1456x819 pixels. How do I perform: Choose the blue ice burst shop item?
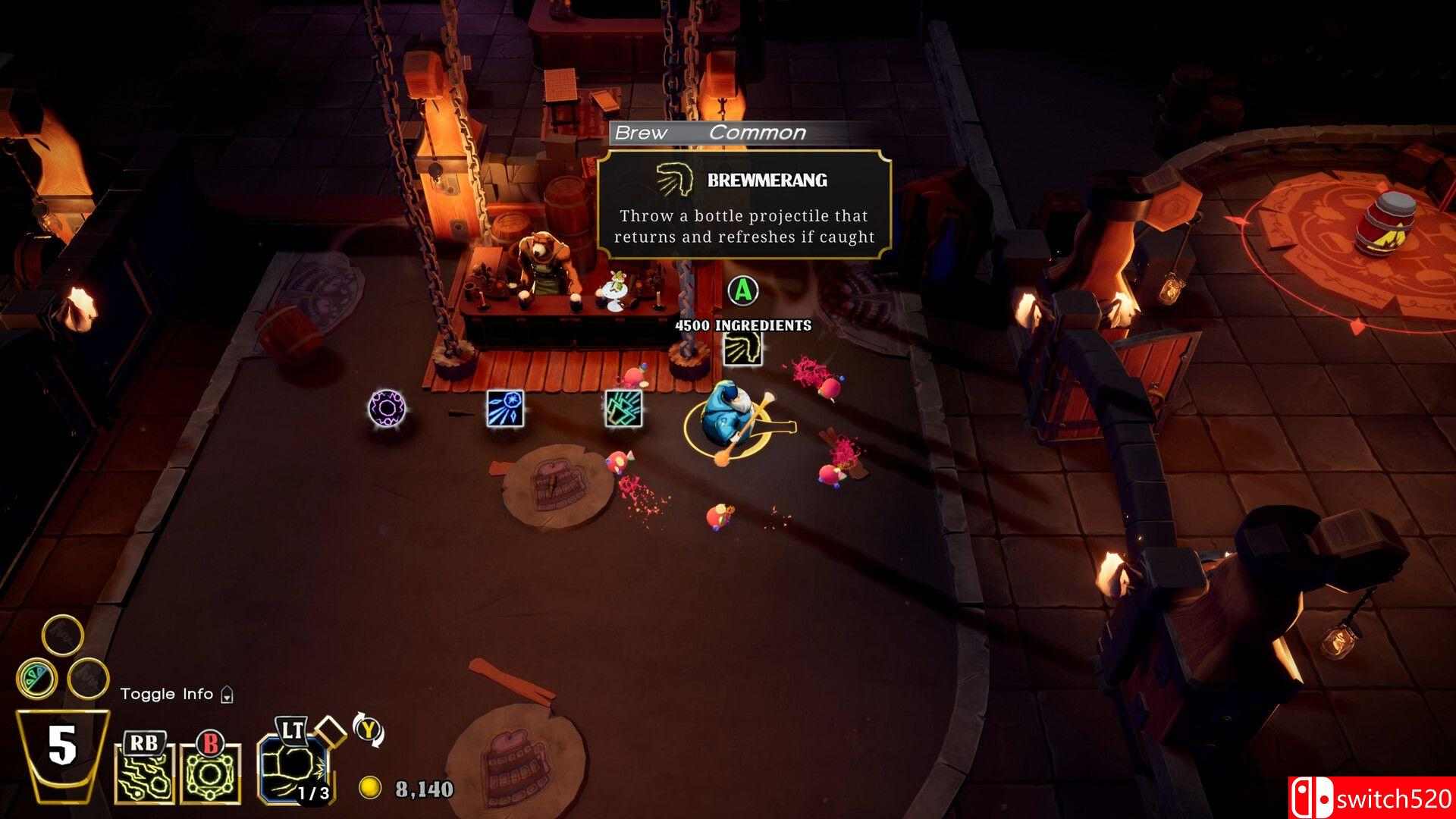coord(506,408)
